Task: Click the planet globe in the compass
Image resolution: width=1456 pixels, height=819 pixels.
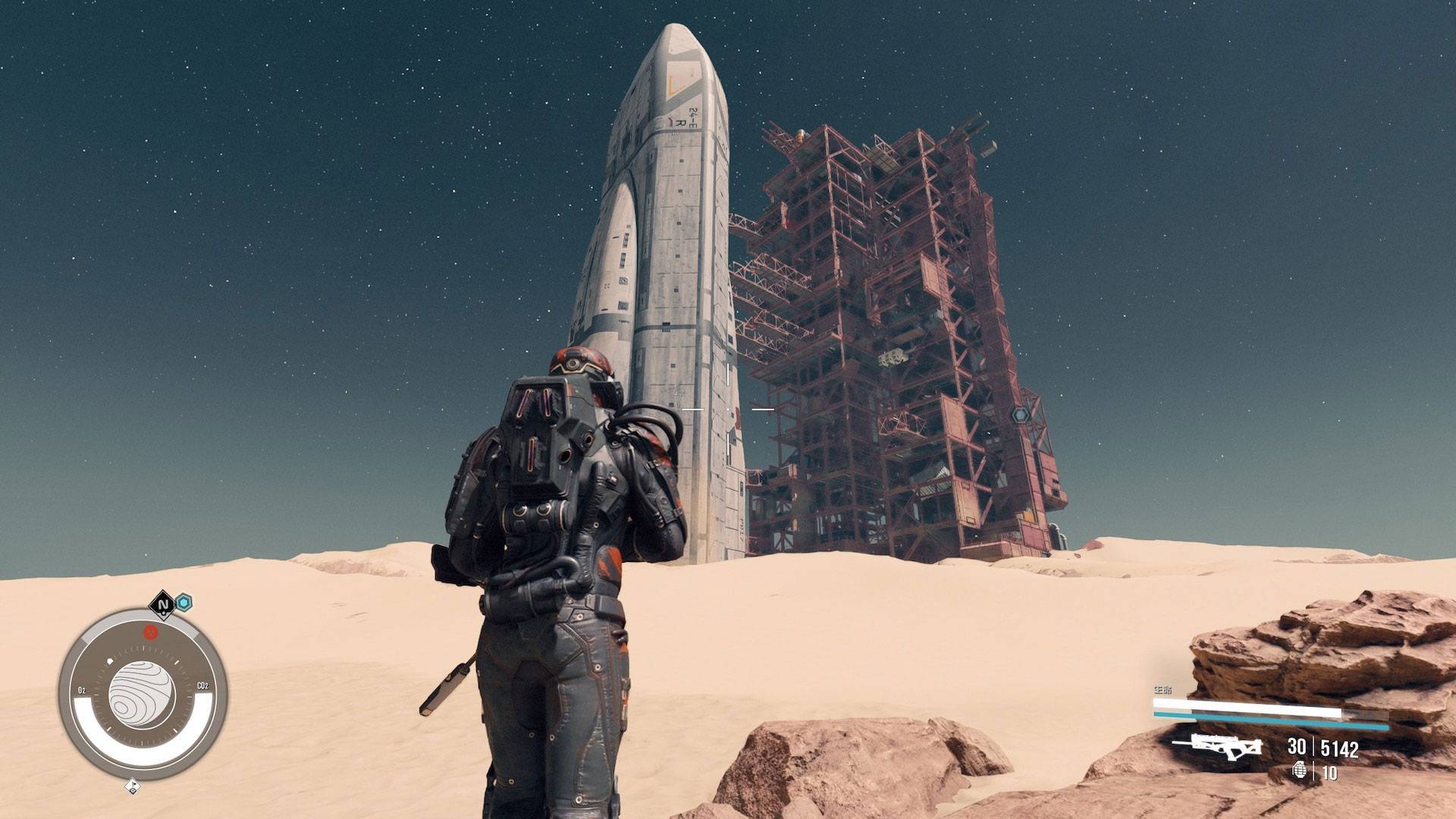Action: (x=142, y=695)
